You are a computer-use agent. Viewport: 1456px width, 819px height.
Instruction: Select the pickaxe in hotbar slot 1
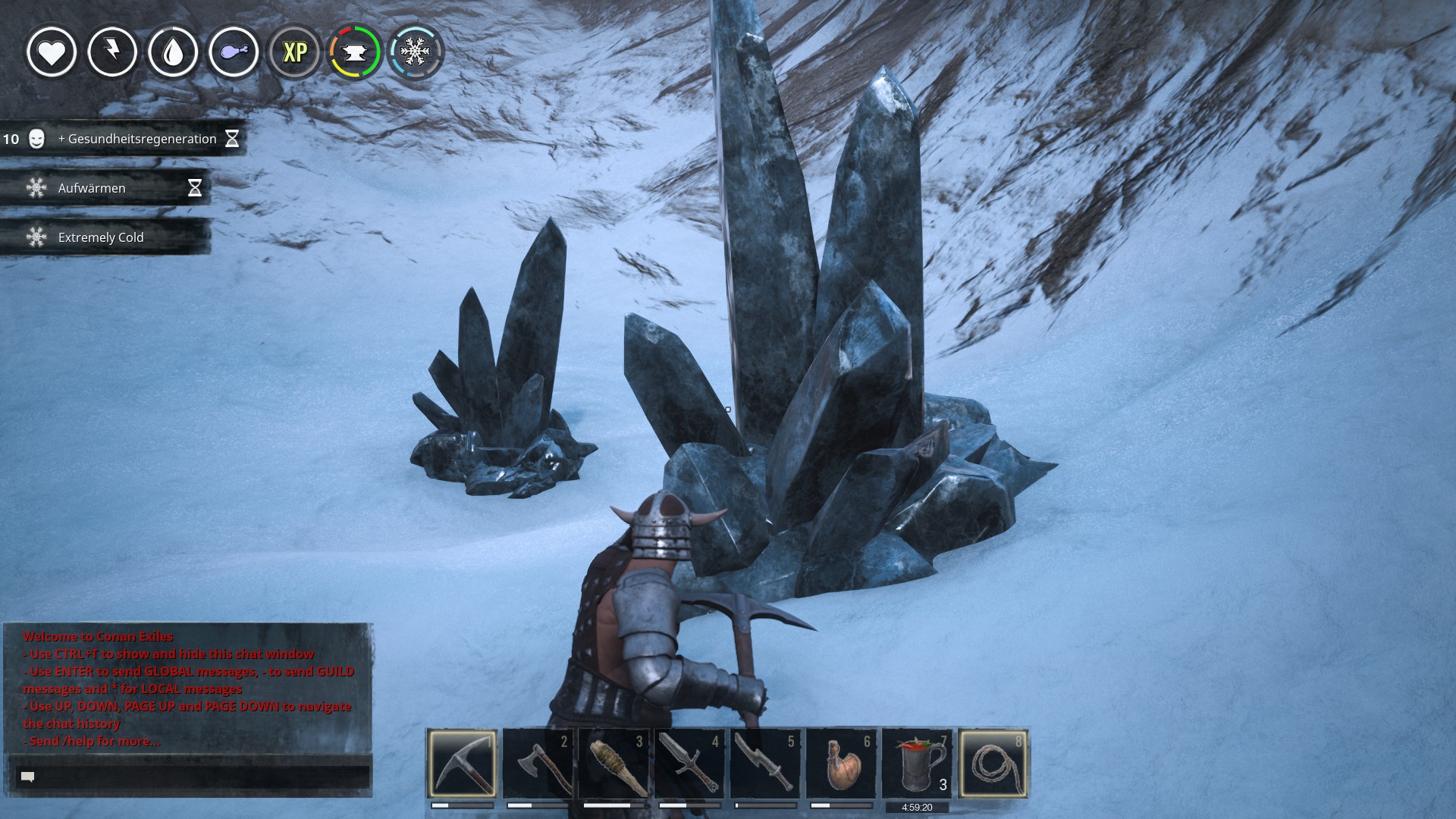click(x=463, y=763)
